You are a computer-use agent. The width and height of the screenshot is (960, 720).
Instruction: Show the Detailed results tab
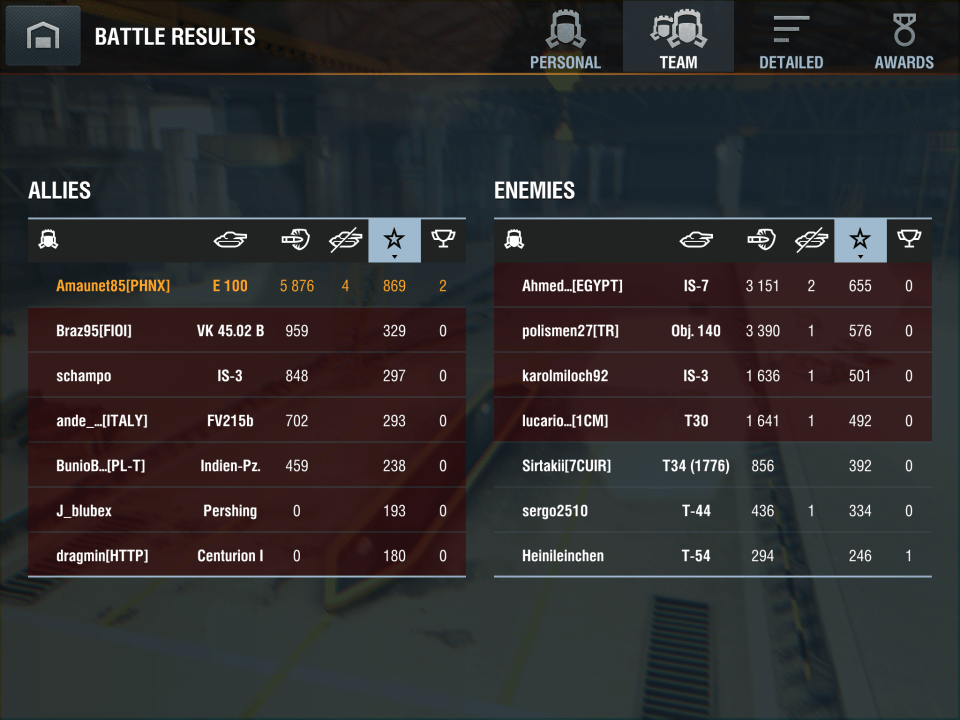click(x=791, y=38)
